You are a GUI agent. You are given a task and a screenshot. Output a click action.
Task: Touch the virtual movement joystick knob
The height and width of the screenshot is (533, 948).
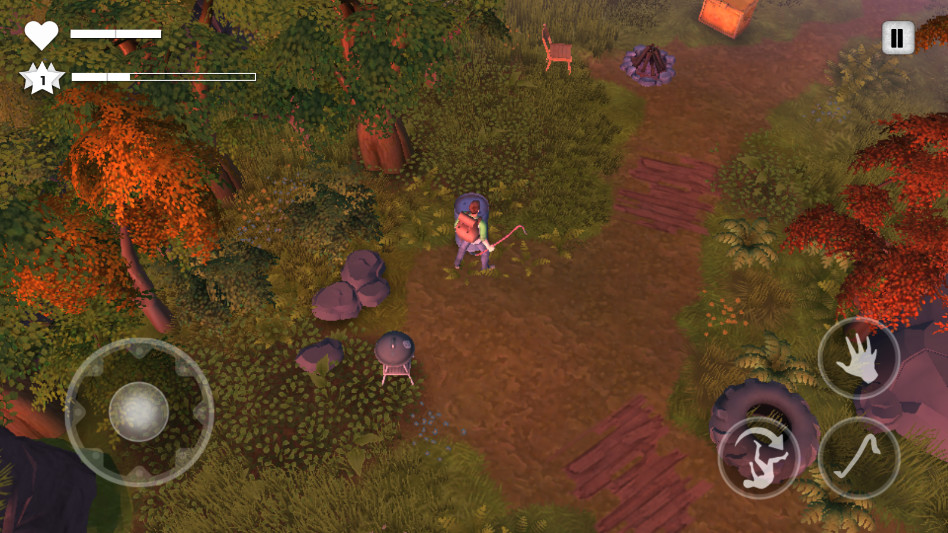click(139, 412)
